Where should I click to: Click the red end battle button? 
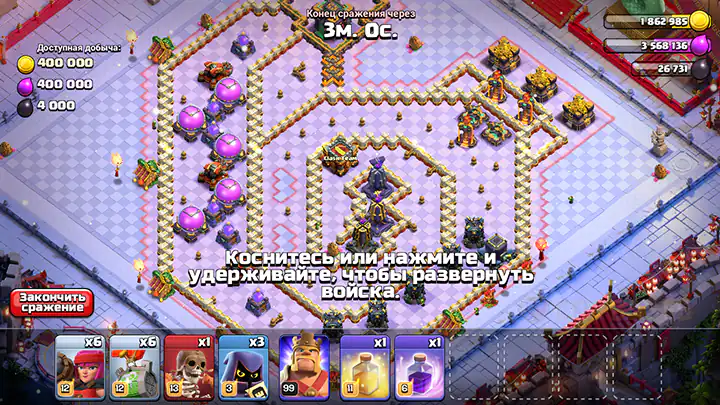tap(51, 302)
